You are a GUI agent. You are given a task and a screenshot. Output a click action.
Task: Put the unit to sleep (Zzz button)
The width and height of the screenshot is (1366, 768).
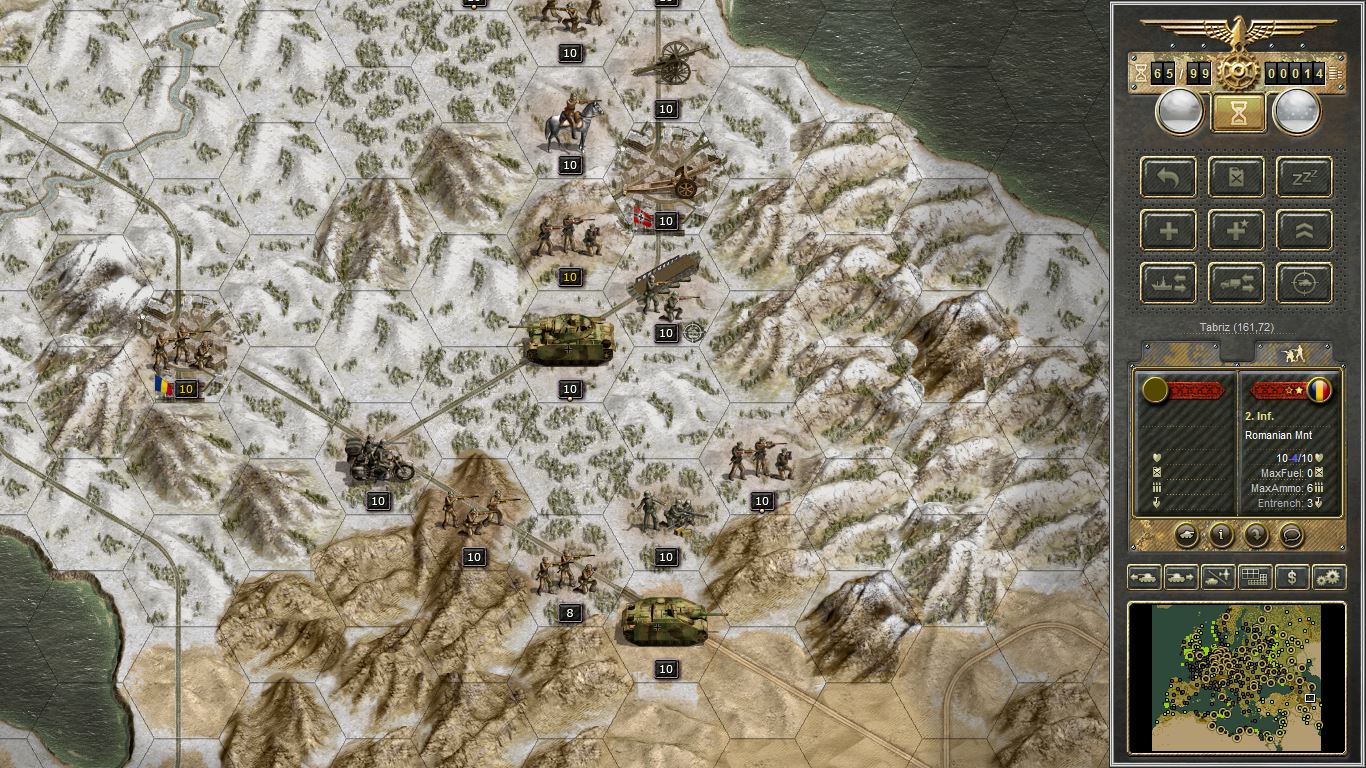click(1304, 177)
